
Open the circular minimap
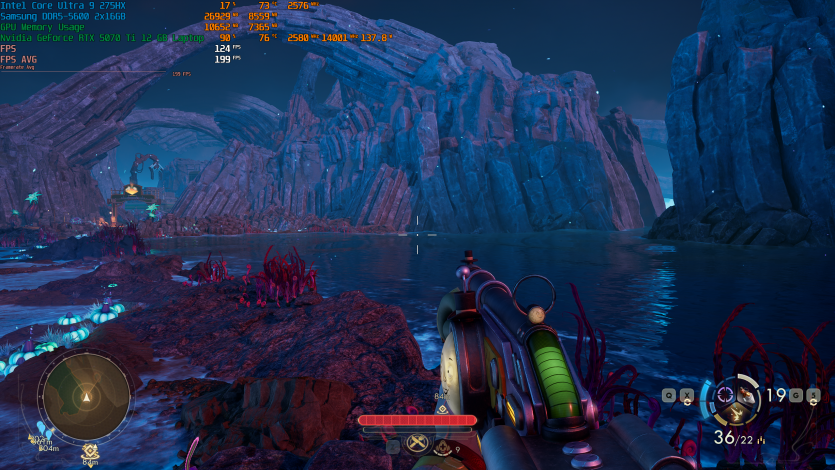86,396
